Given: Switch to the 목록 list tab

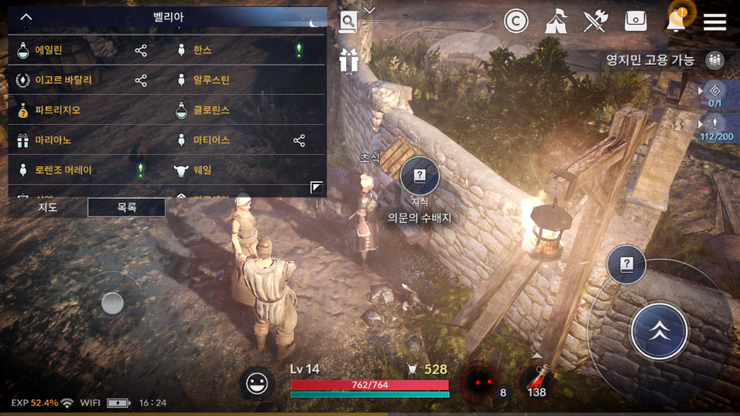Looking at the screenshot, I should (x=126, y=207).
